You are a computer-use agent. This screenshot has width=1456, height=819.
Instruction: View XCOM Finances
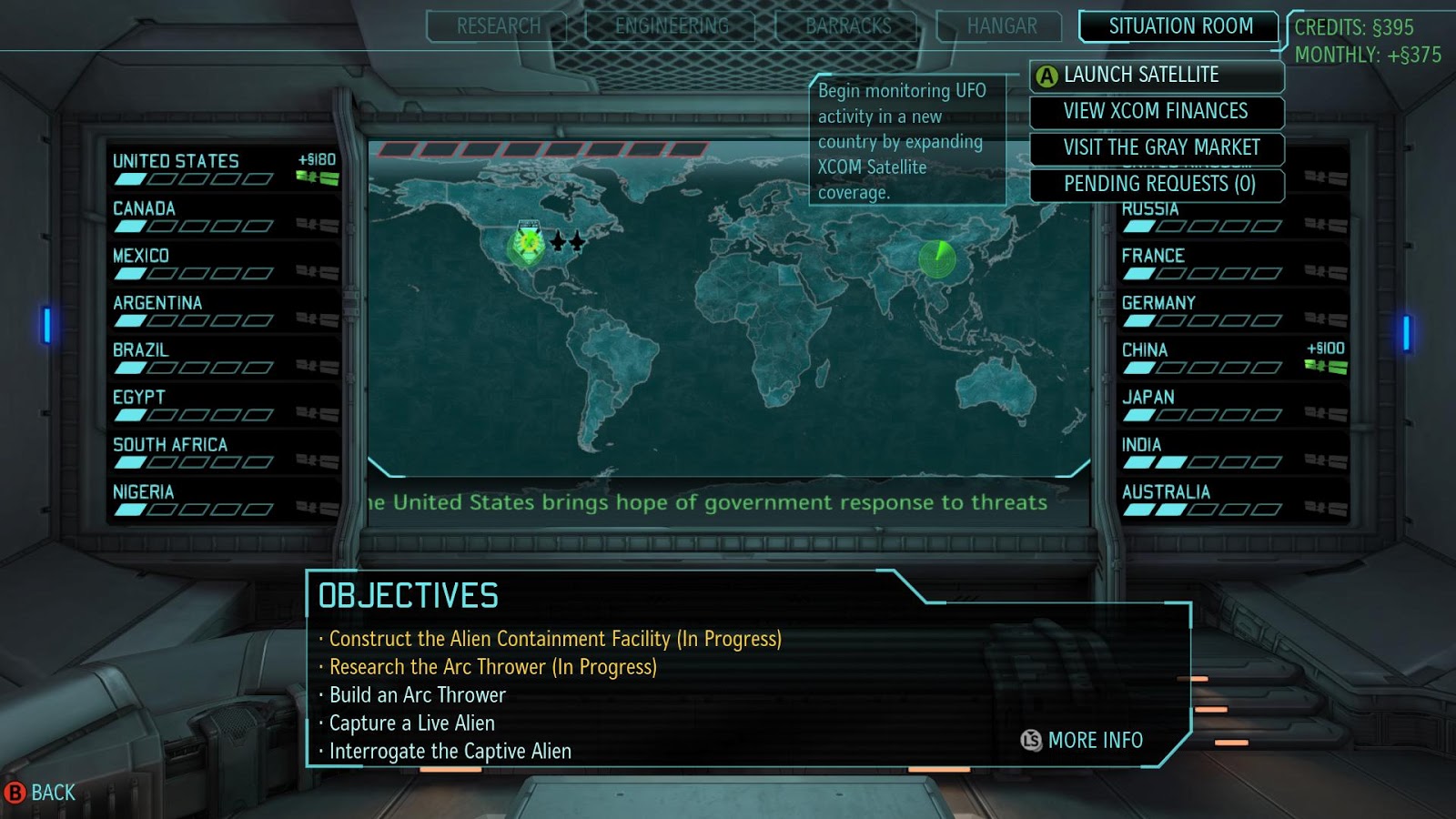coord(1157,112)
